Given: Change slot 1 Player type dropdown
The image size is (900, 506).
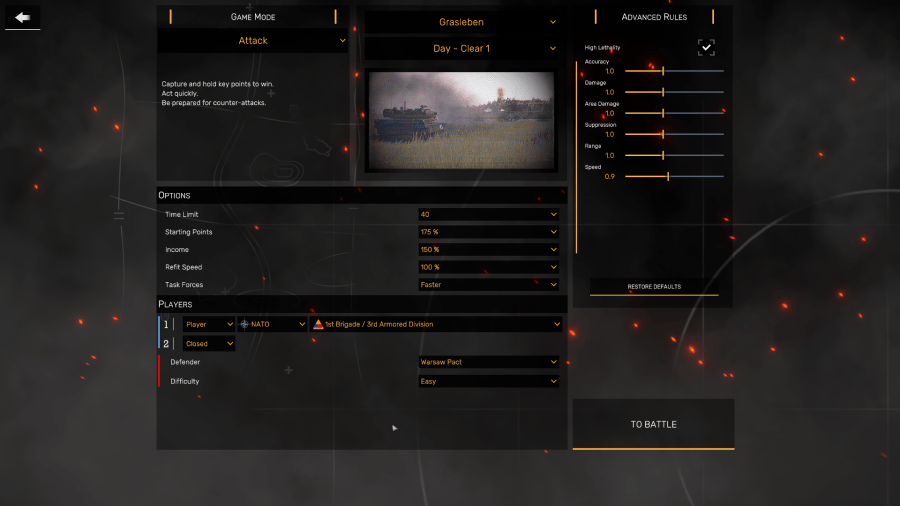Looking at the screenshot, I should (x=209, y=324).
